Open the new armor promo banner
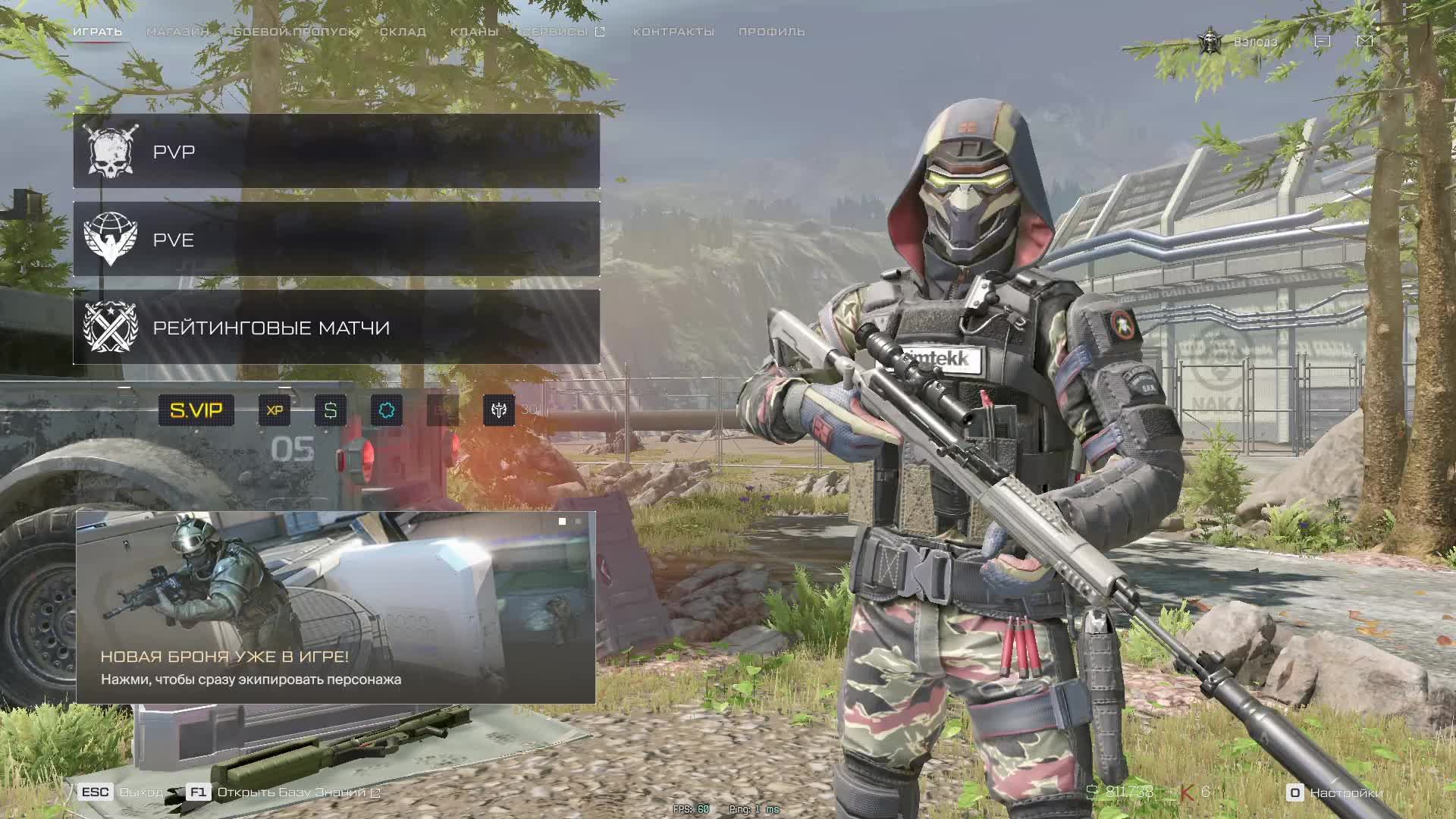 tap(335, 607)
